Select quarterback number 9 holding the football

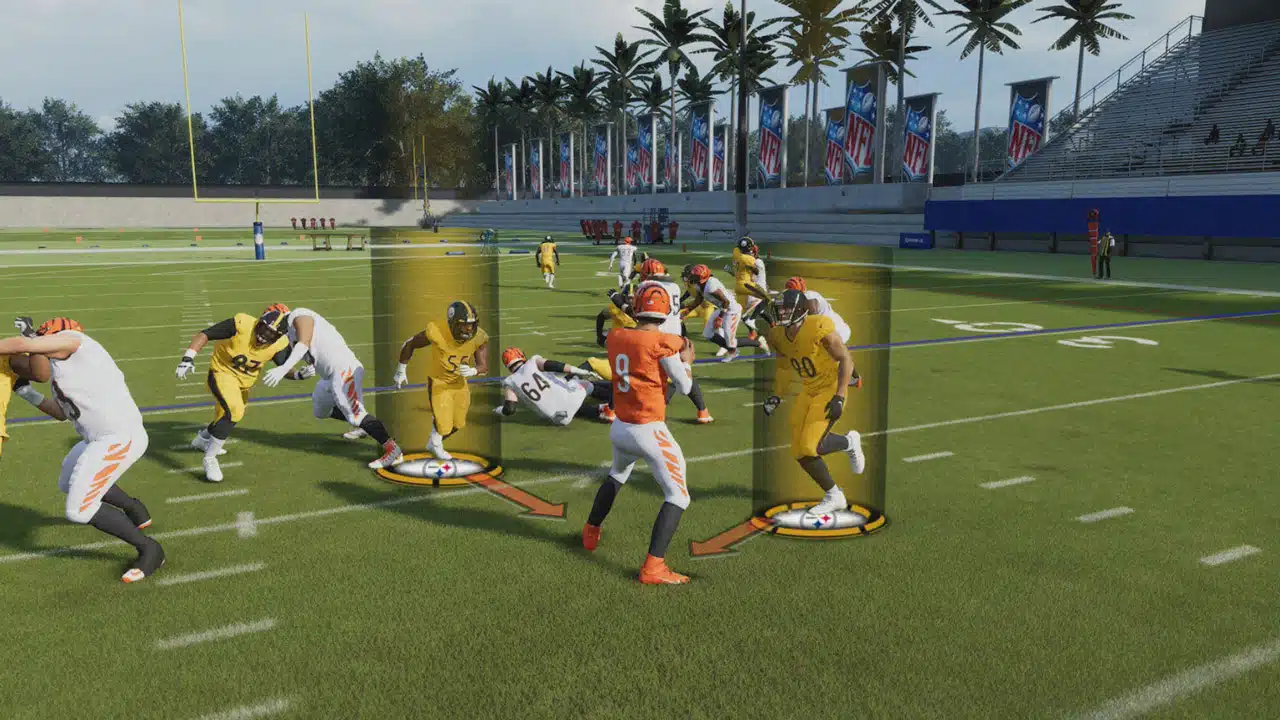pyautogui.click(x=645, y=430)
